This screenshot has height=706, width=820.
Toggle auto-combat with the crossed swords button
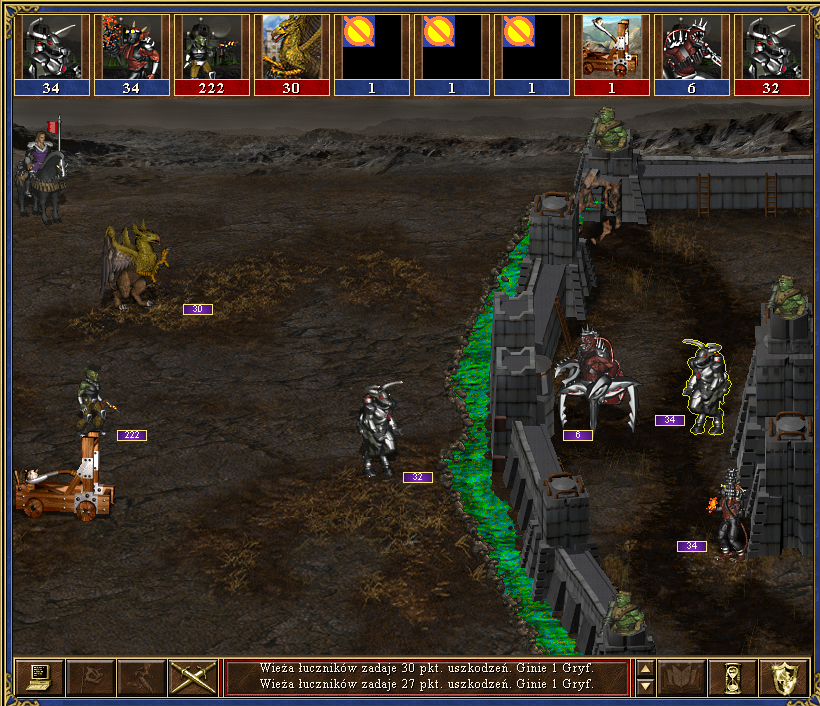tap(193, 678)
